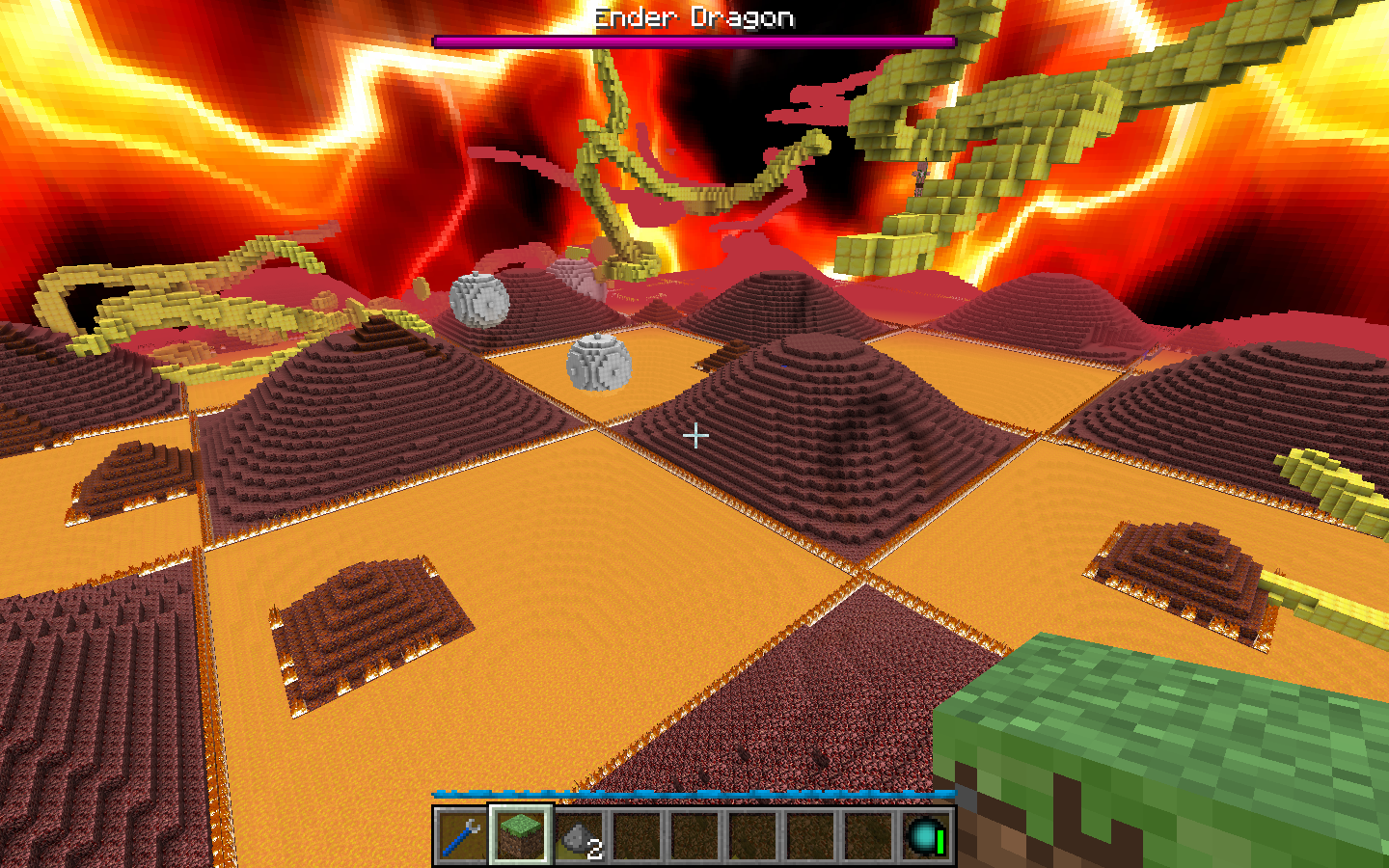Pick the gray stone item stack of two
Image resolution: width=1389 pixels, height=868 pixels.
579,836
